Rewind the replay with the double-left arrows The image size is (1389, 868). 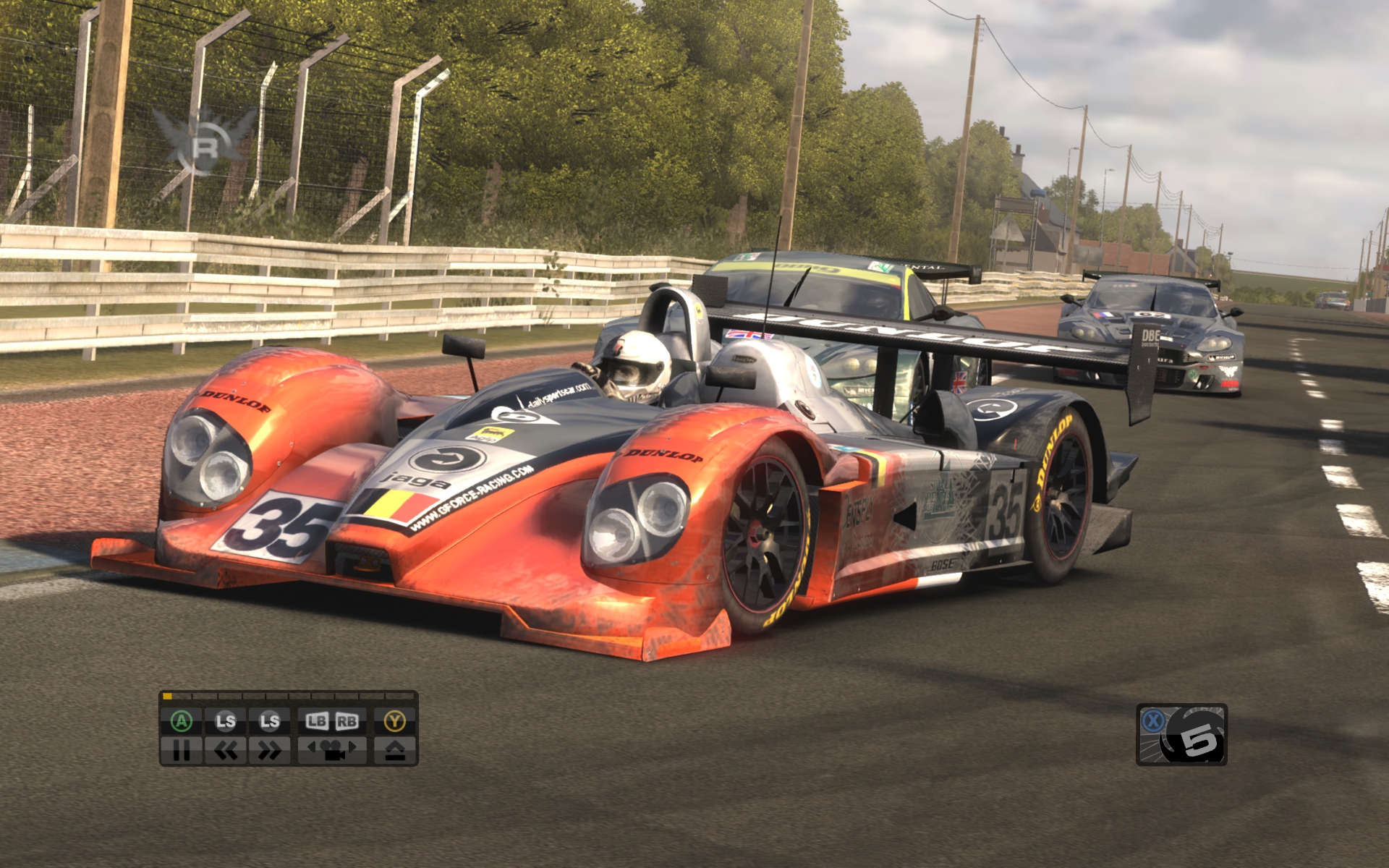(226, 751)
